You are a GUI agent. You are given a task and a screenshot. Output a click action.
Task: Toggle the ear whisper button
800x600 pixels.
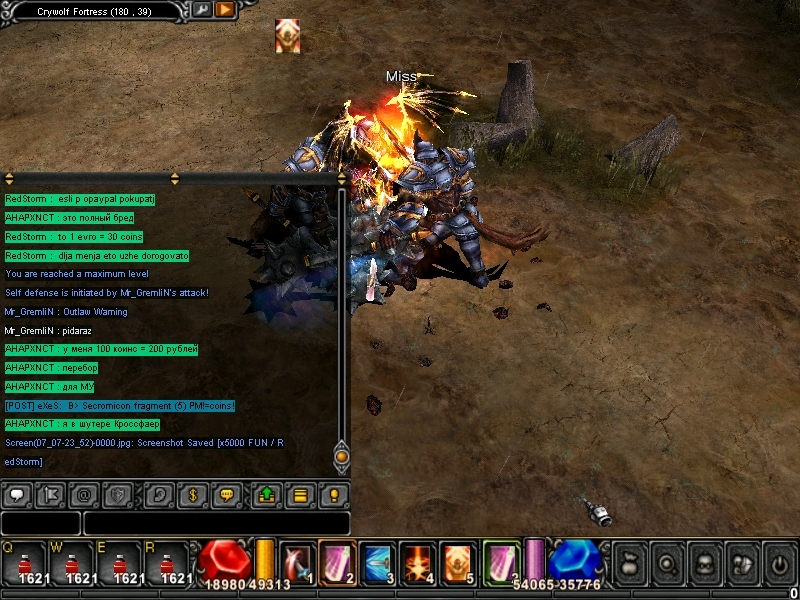click(159, 494)
